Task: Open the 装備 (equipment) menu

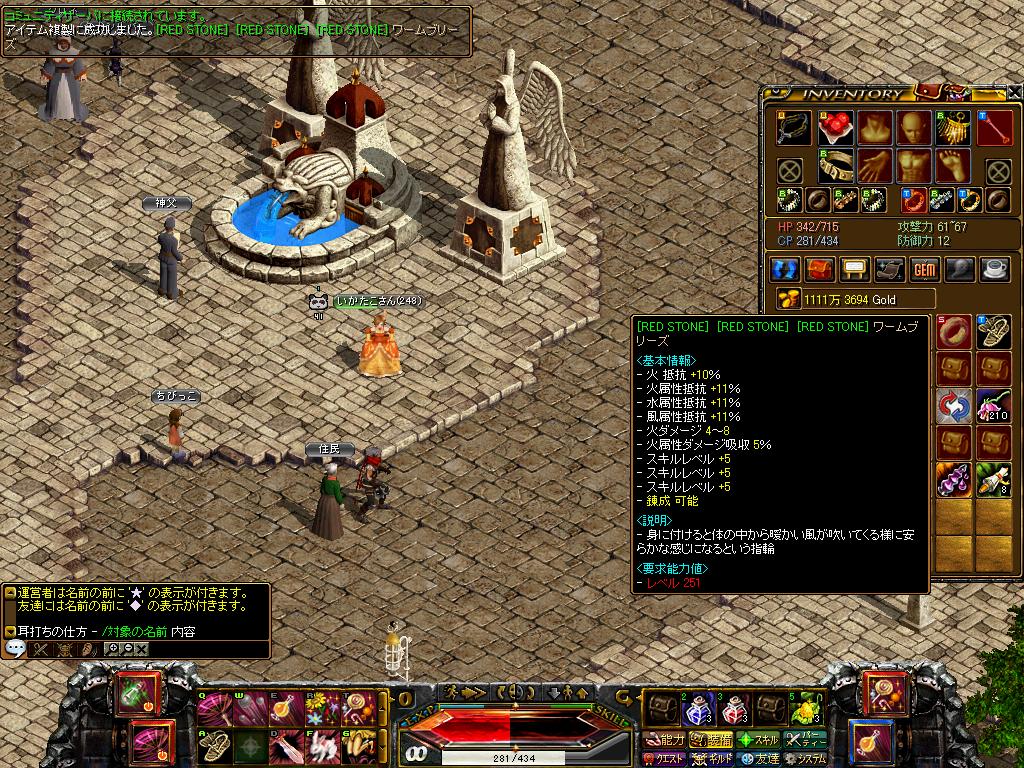Action: coord(712,740)
